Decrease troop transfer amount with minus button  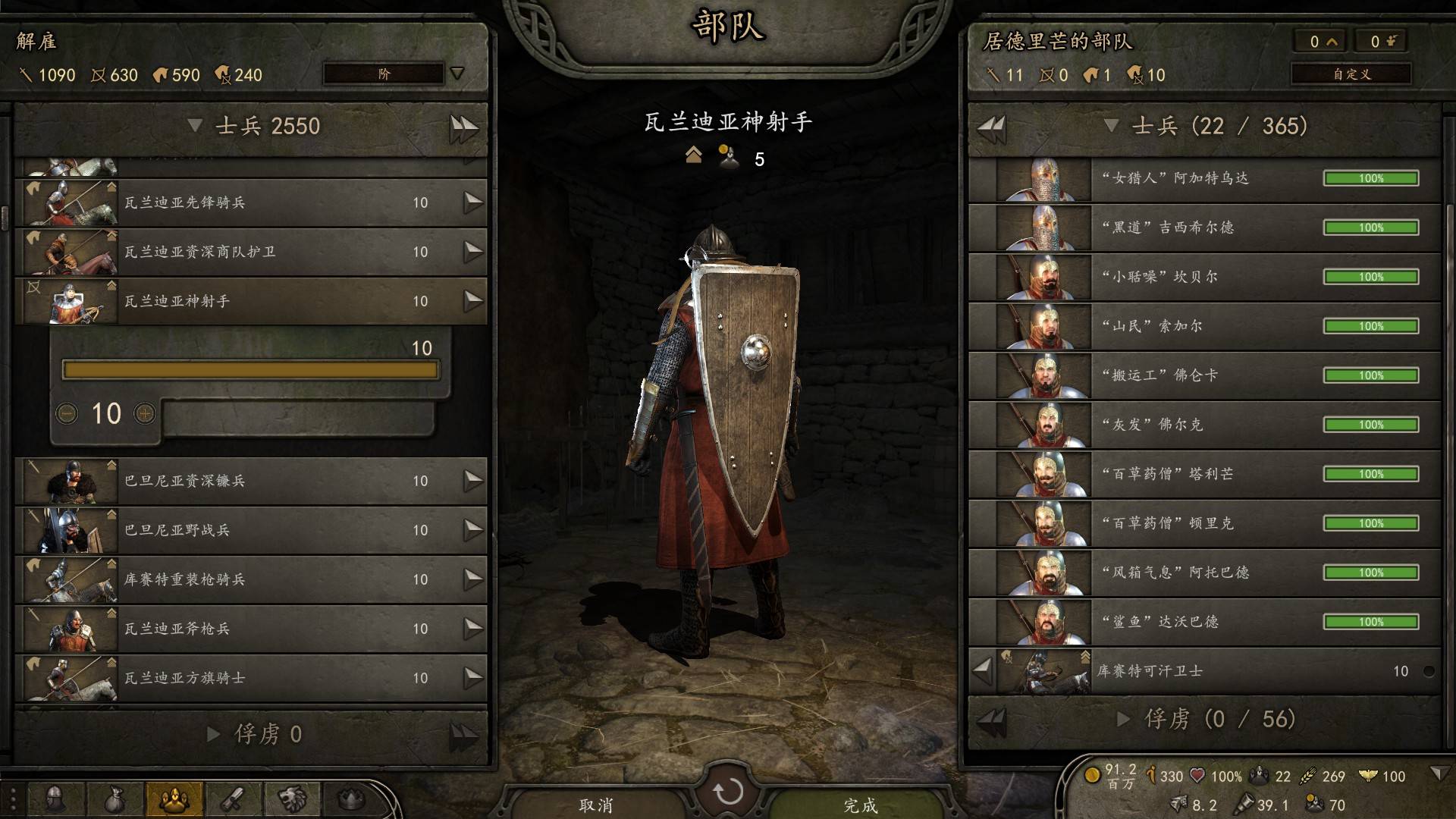(x=67, y=413)
